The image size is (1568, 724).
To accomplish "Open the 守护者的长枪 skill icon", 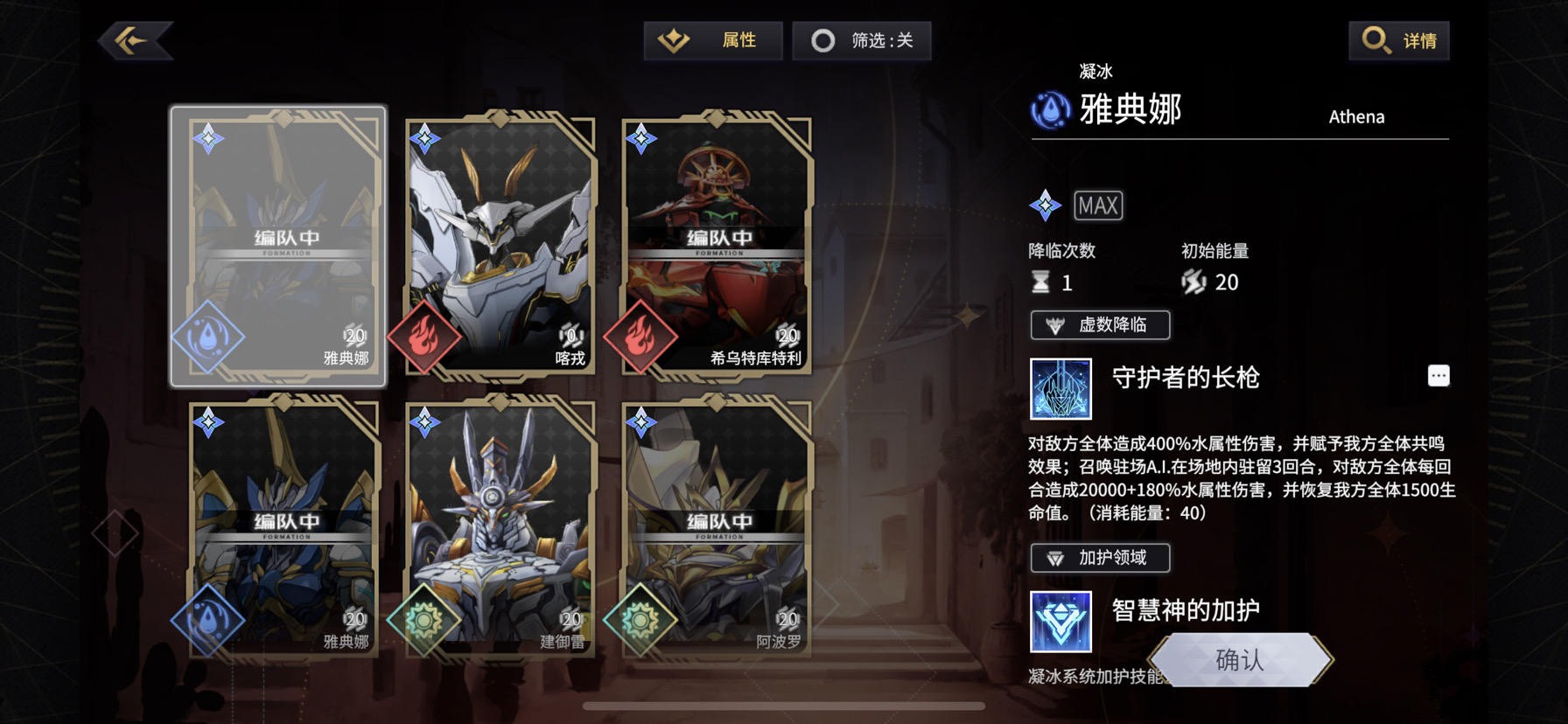I will [x=1060, y=388].
